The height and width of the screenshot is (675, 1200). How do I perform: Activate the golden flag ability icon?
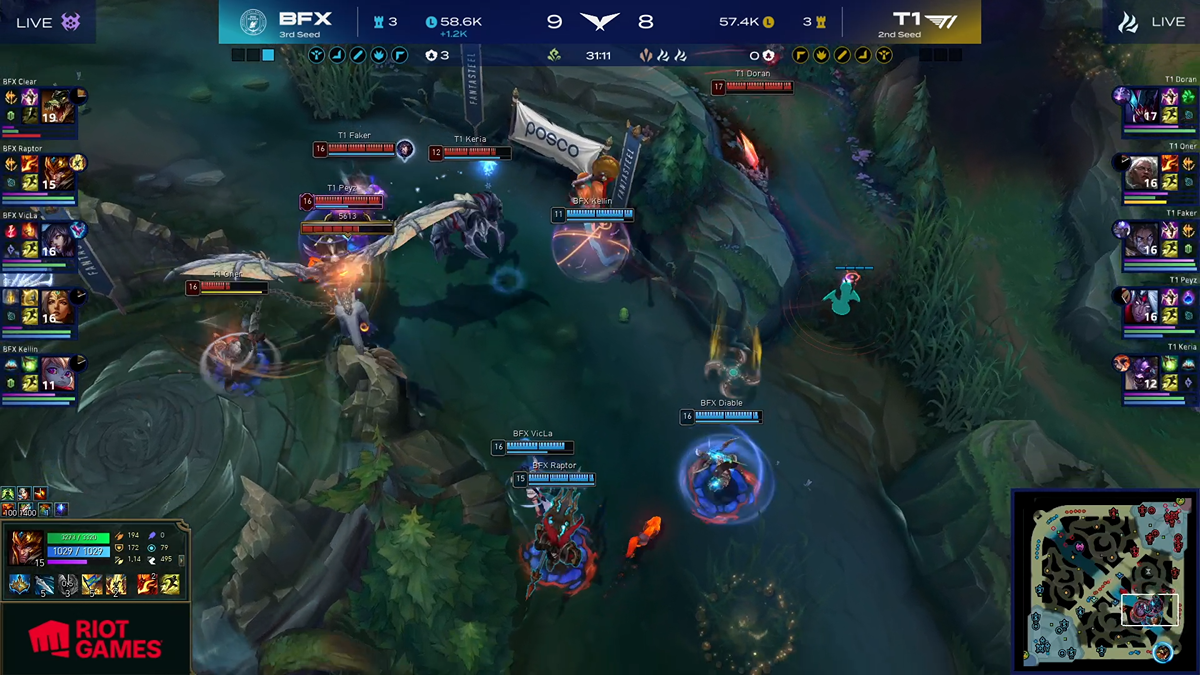92,585
